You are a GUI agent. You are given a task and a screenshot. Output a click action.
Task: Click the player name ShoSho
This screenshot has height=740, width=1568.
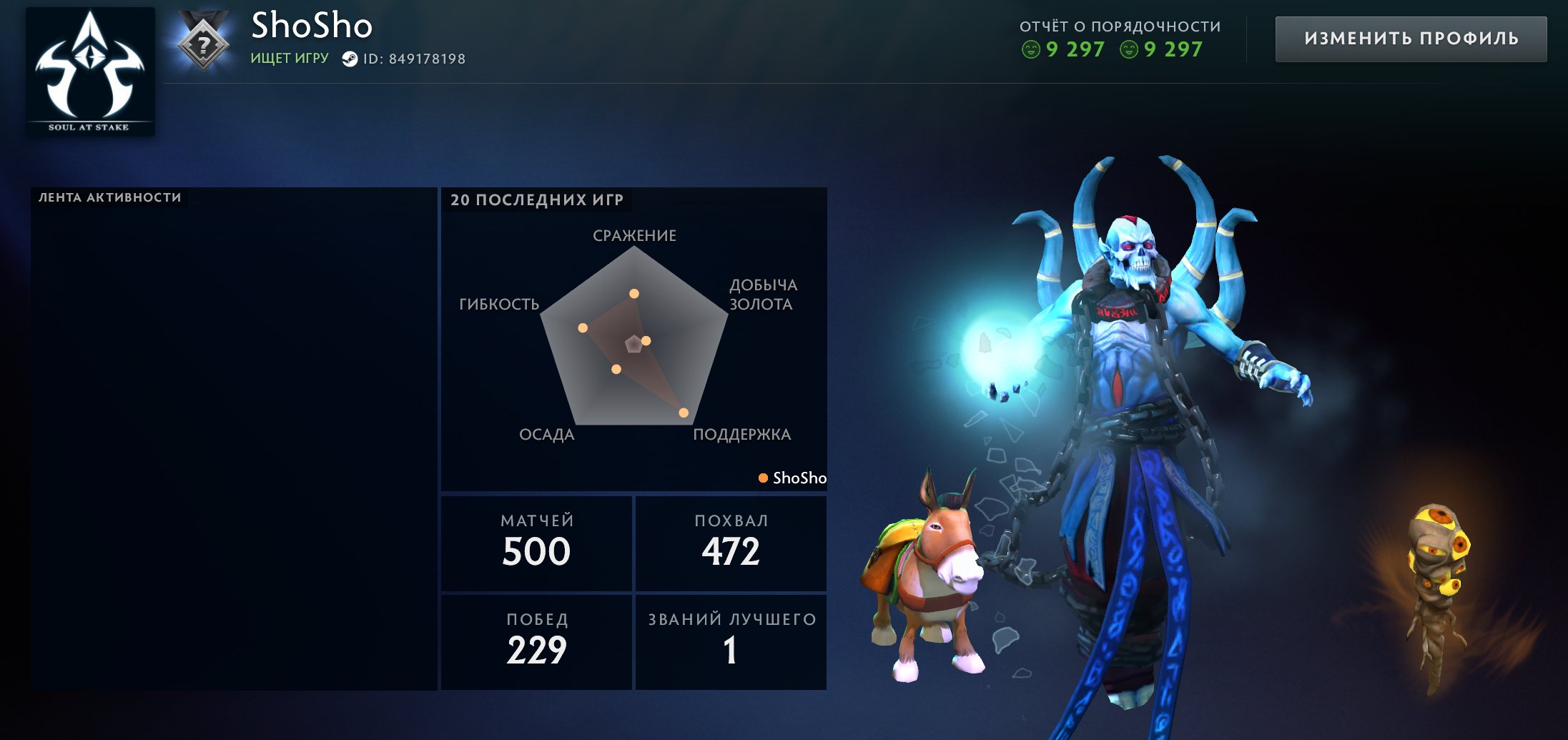pos(312,27)
